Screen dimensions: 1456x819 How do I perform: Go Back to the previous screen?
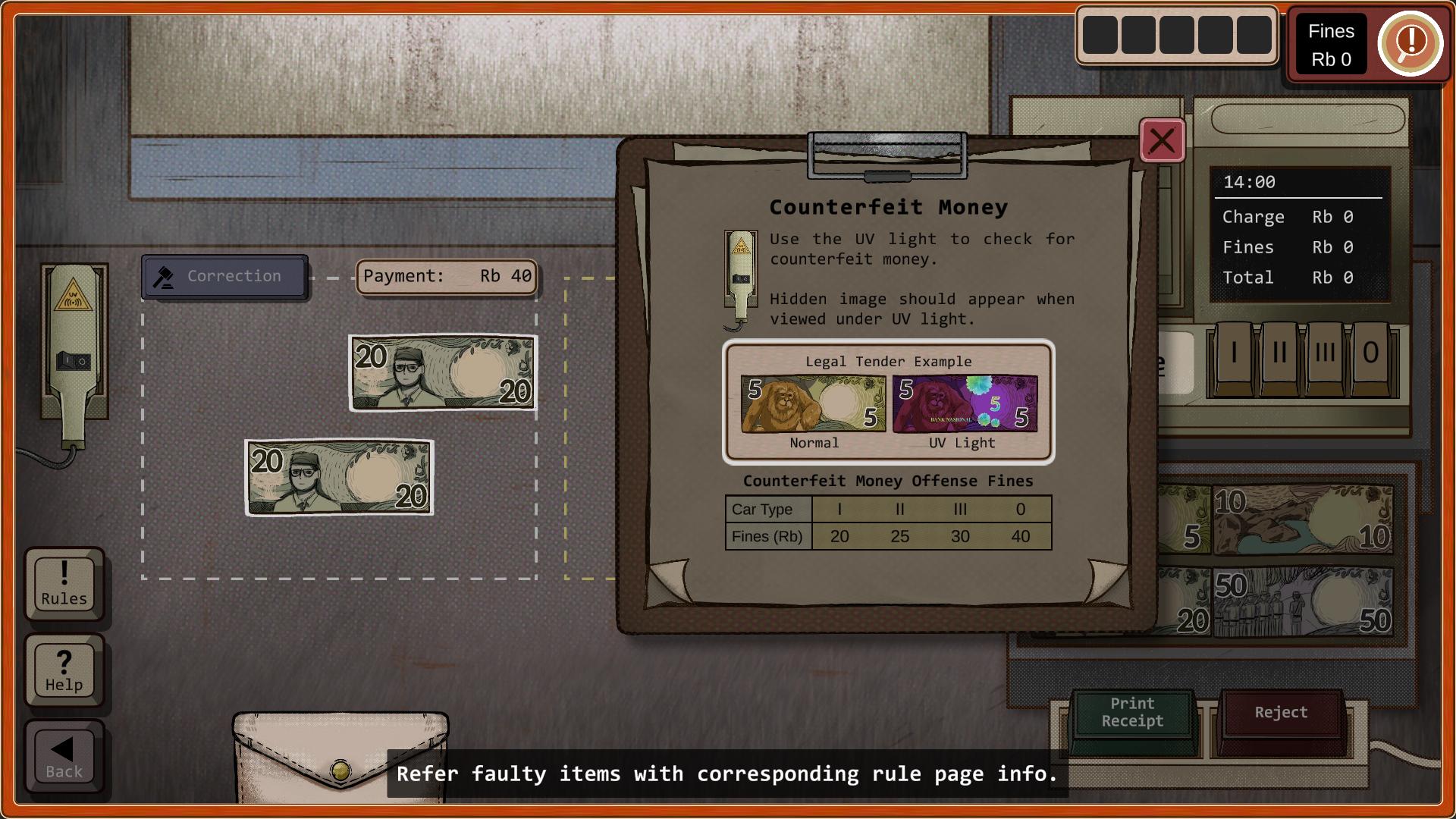64,757
